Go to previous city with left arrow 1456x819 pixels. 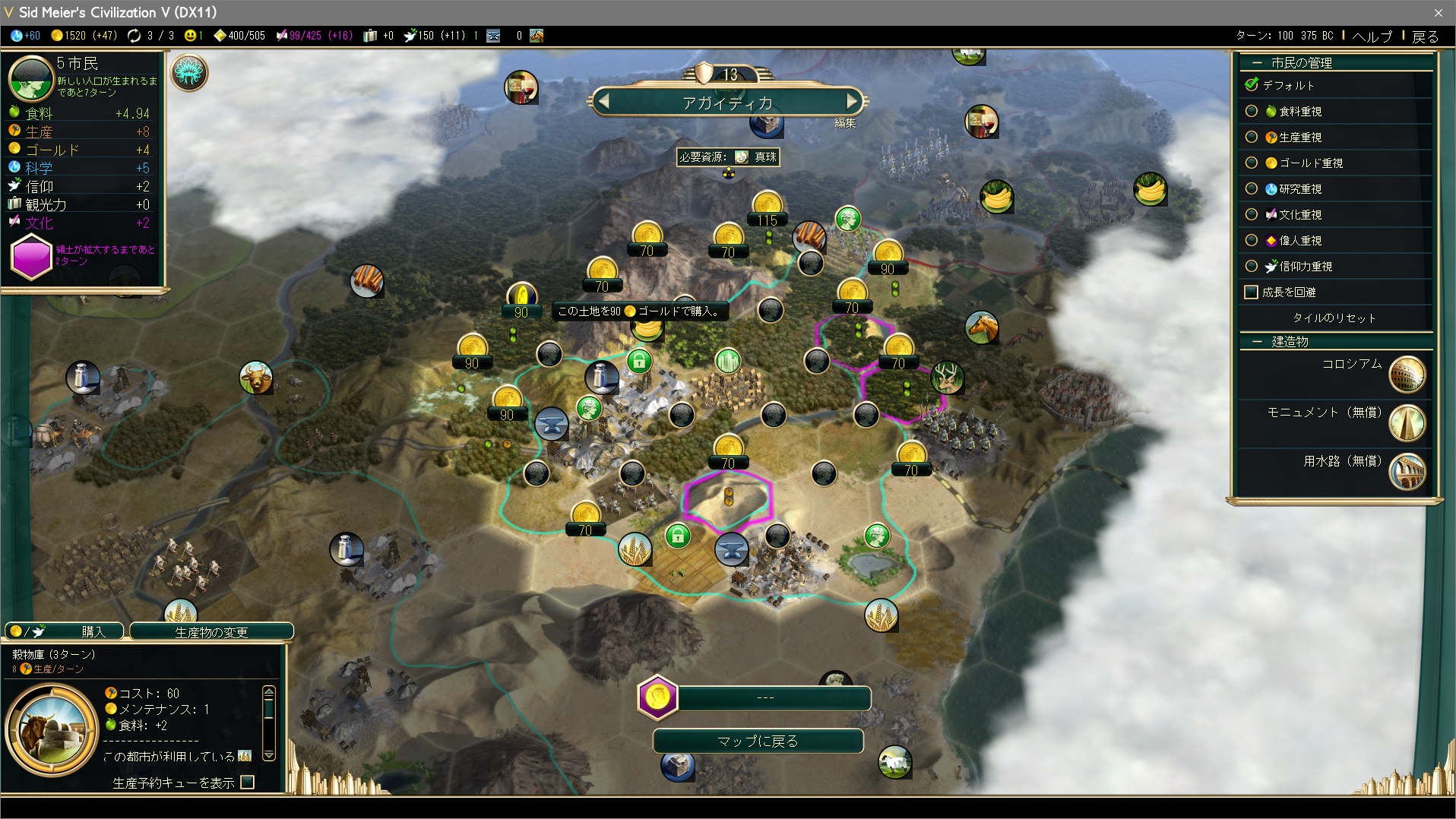pos(603,101)
